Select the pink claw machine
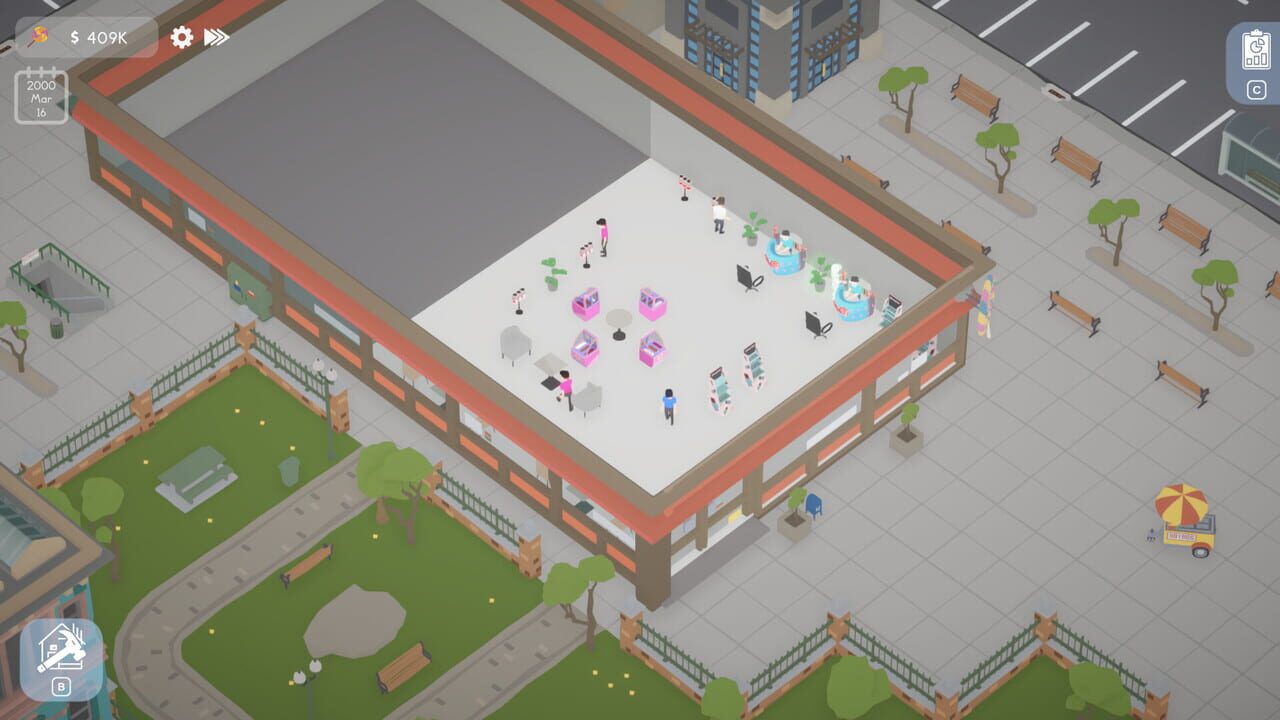The image size is (1280, 720). [587, 303]
